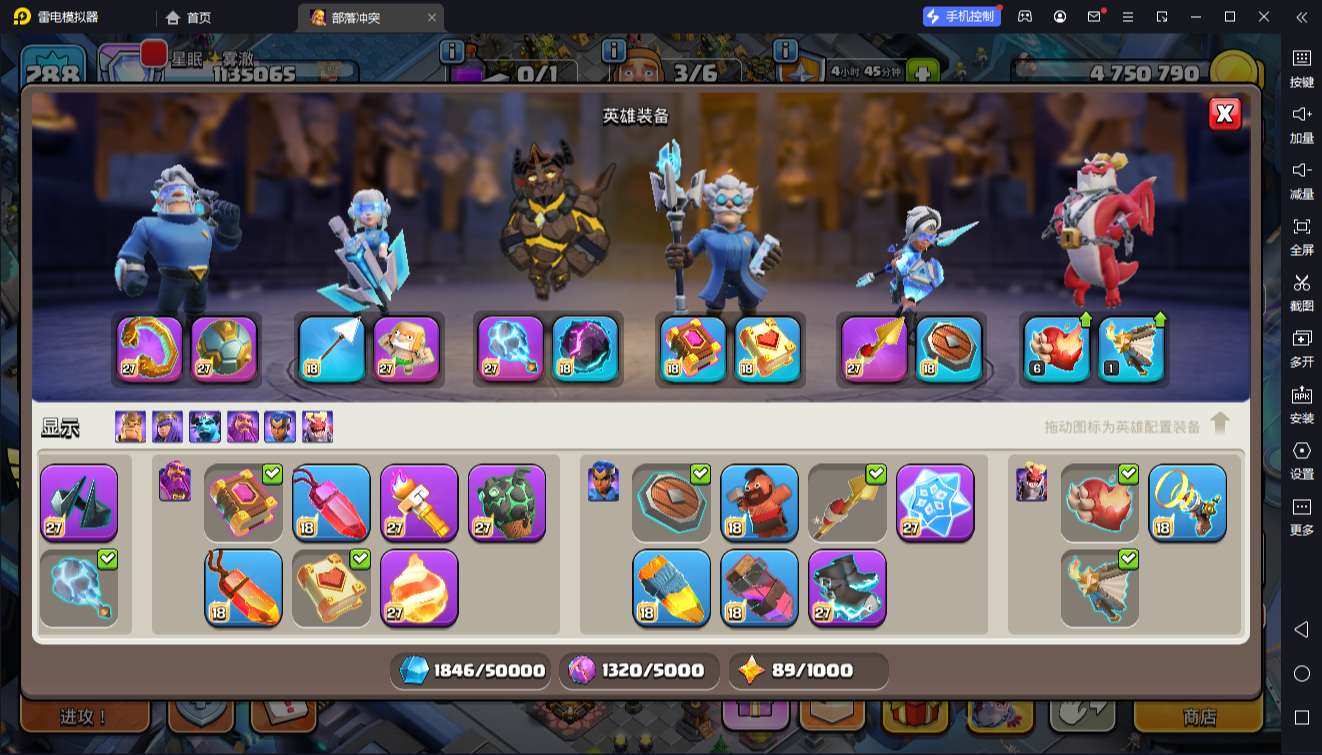
Task: Choose the Heroic Torch equipment
Action: click(x=419, y=502)
